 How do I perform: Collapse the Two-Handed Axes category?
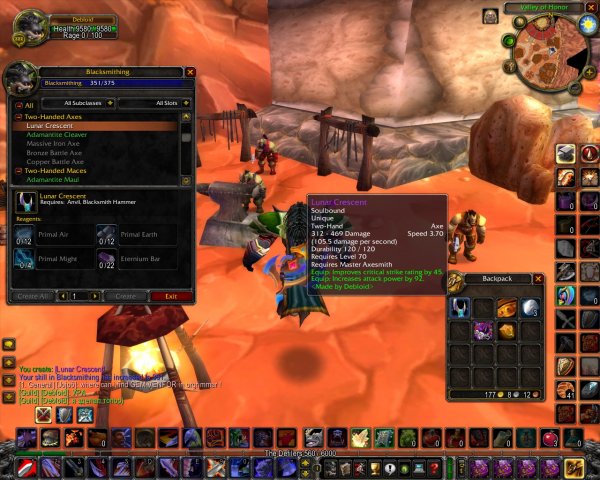tap(19, 117)
